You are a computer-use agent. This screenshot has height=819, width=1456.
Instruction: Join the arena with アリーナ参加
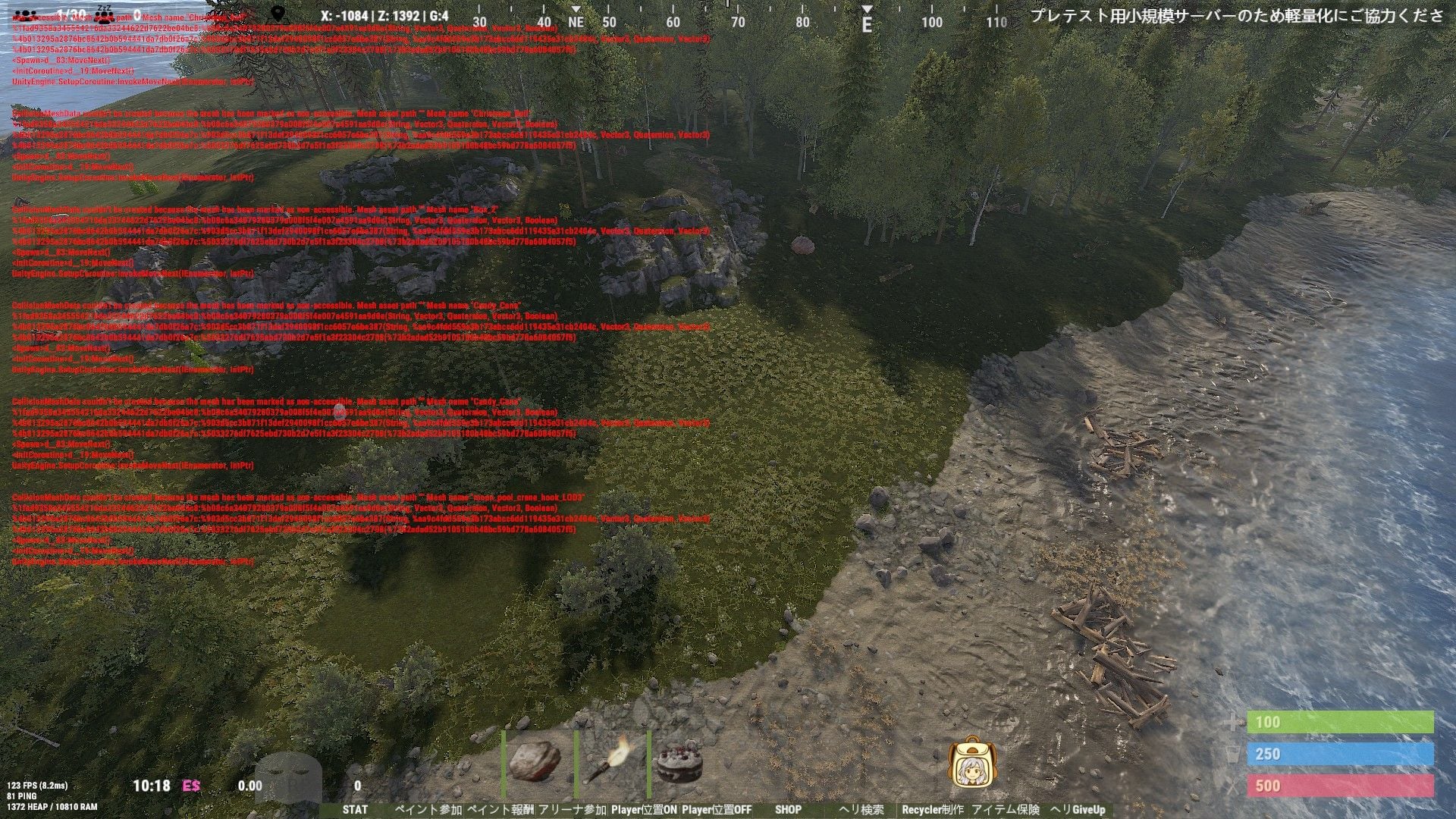572,810
